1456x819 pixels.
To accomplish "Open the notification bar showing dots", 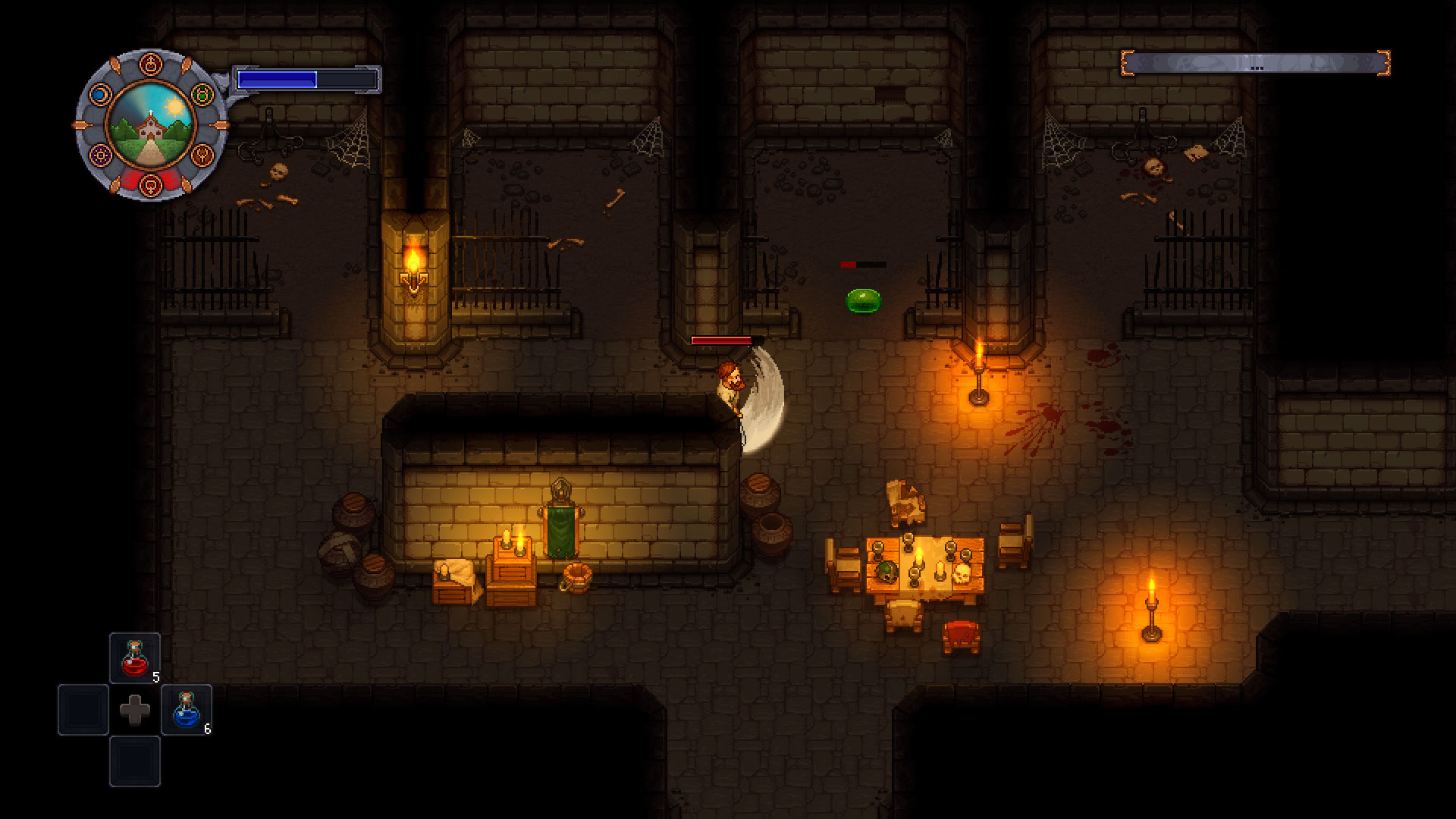I will pos(1255,63).
